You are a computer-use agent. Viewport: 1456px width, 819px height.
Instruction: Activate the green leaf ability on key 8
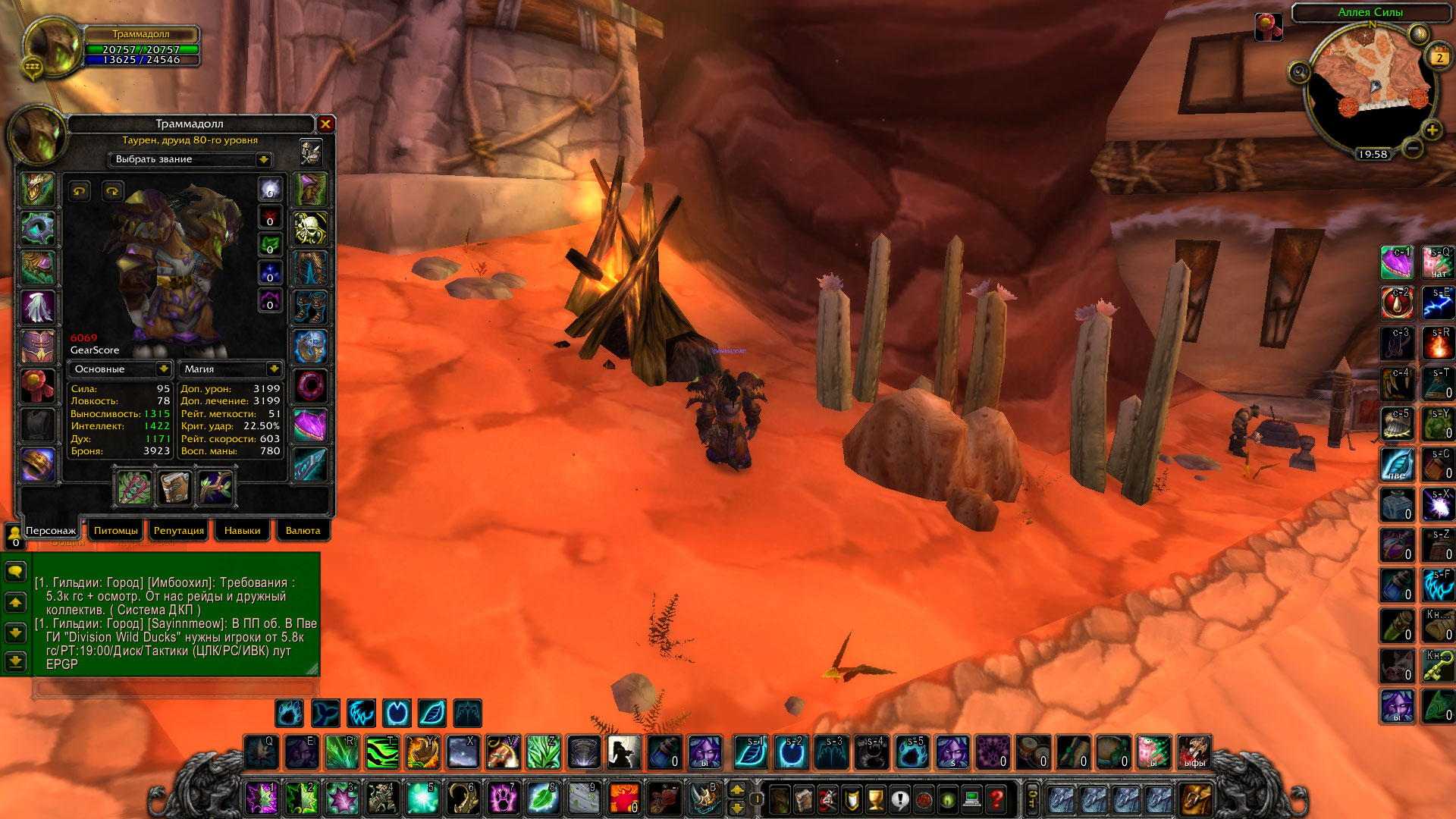tap(543, 799)
